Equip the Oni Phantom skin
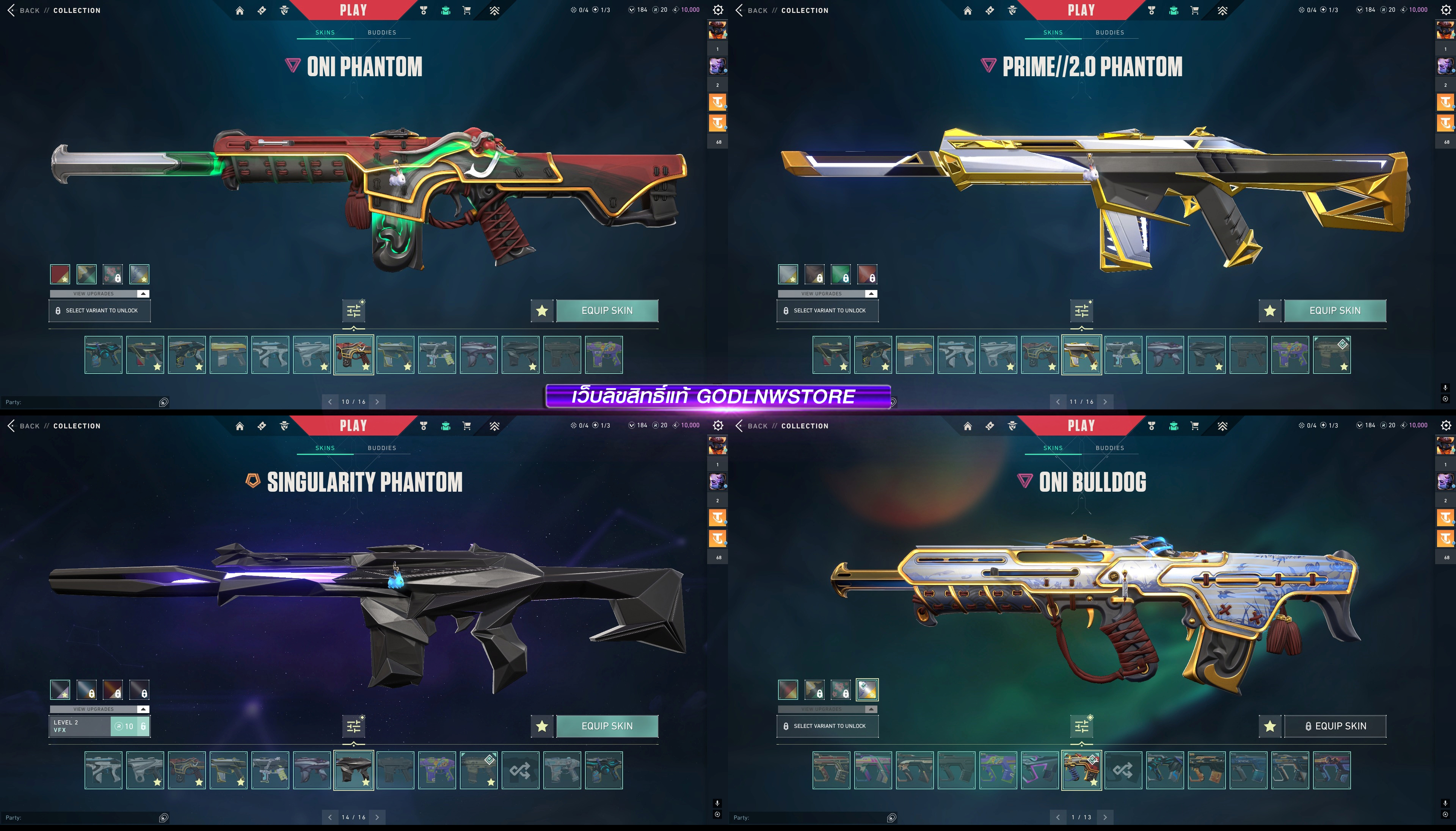This screenshot has width=1456, height=831. 607,310
